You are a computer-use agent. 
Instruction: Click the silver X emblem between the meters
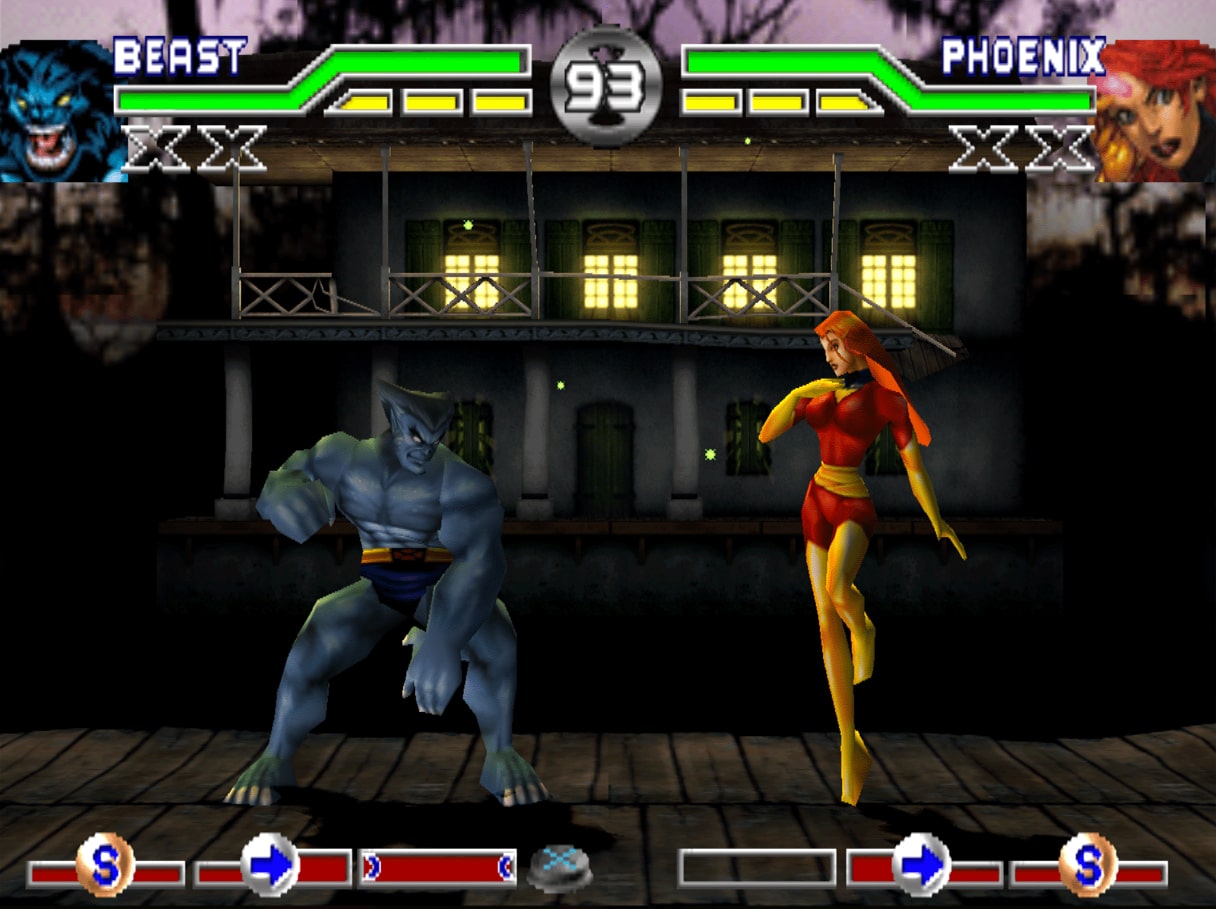(x=560, y=867)
